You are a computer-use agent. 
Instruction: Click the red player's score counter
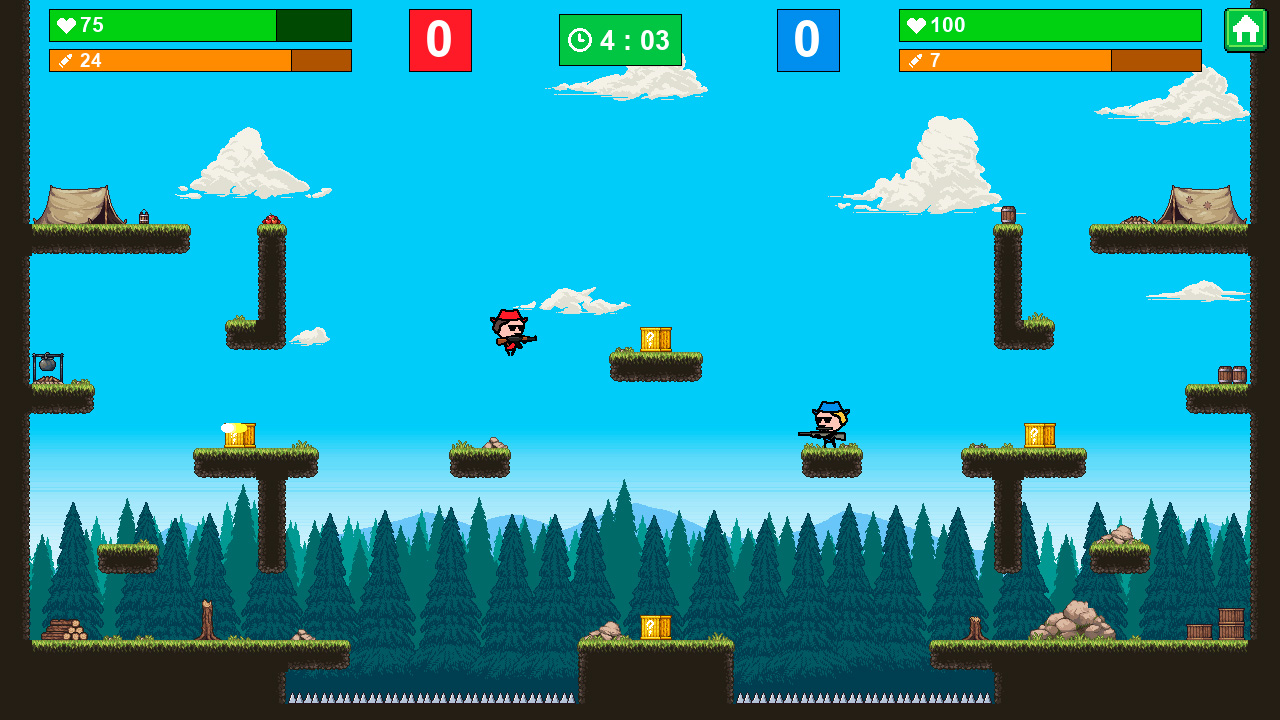tap(440, 40)
